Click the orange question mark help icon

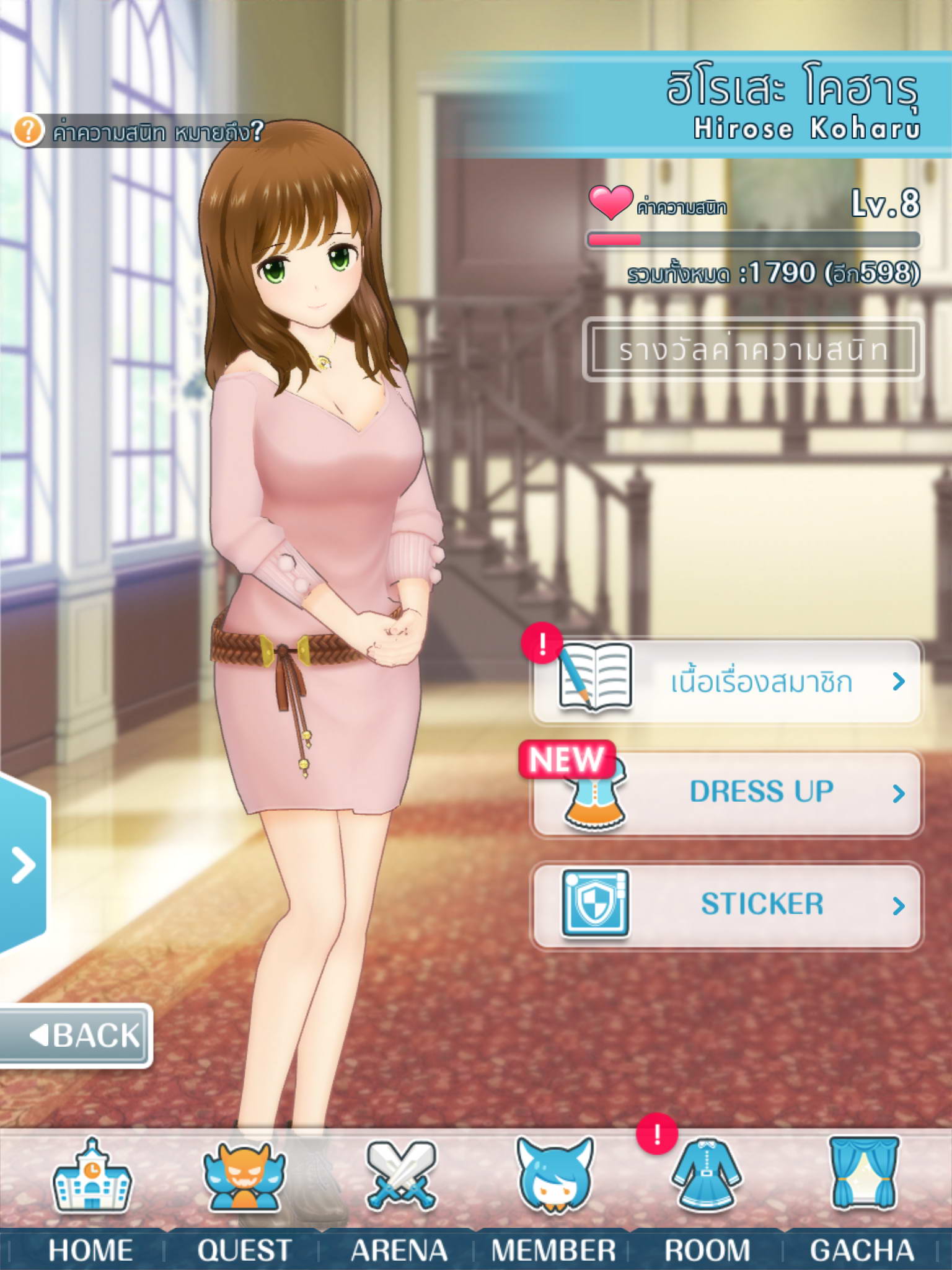click(28, 131)
